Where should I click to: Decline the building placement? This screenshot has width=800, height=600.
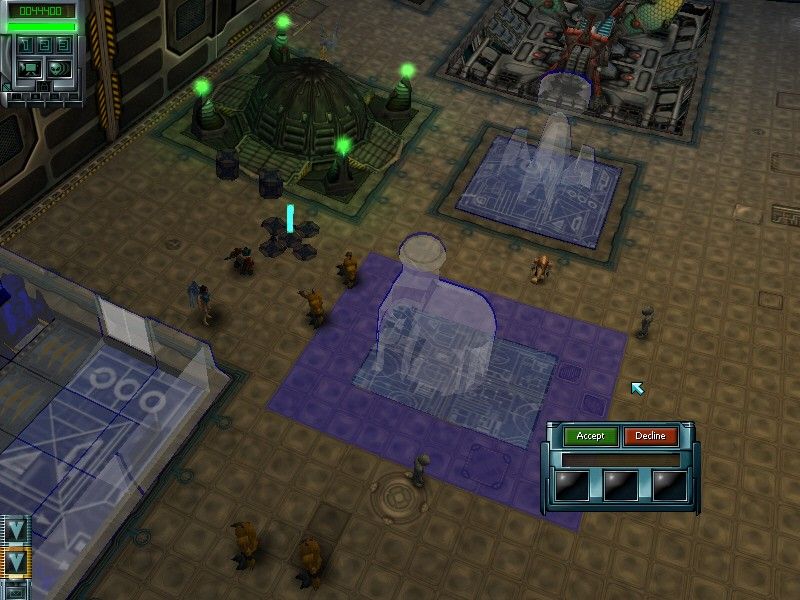[x=651, y=436]
